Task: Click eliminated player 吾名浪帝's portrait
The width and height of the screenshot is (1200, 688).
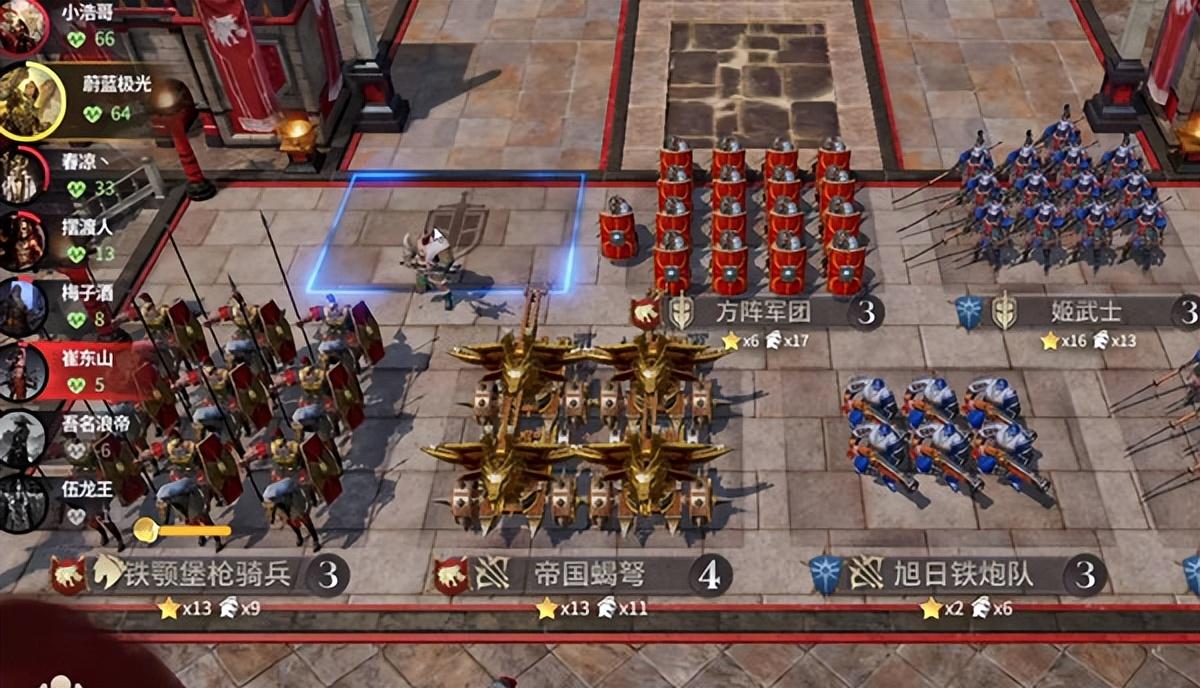Action: [x=23, y=438]
